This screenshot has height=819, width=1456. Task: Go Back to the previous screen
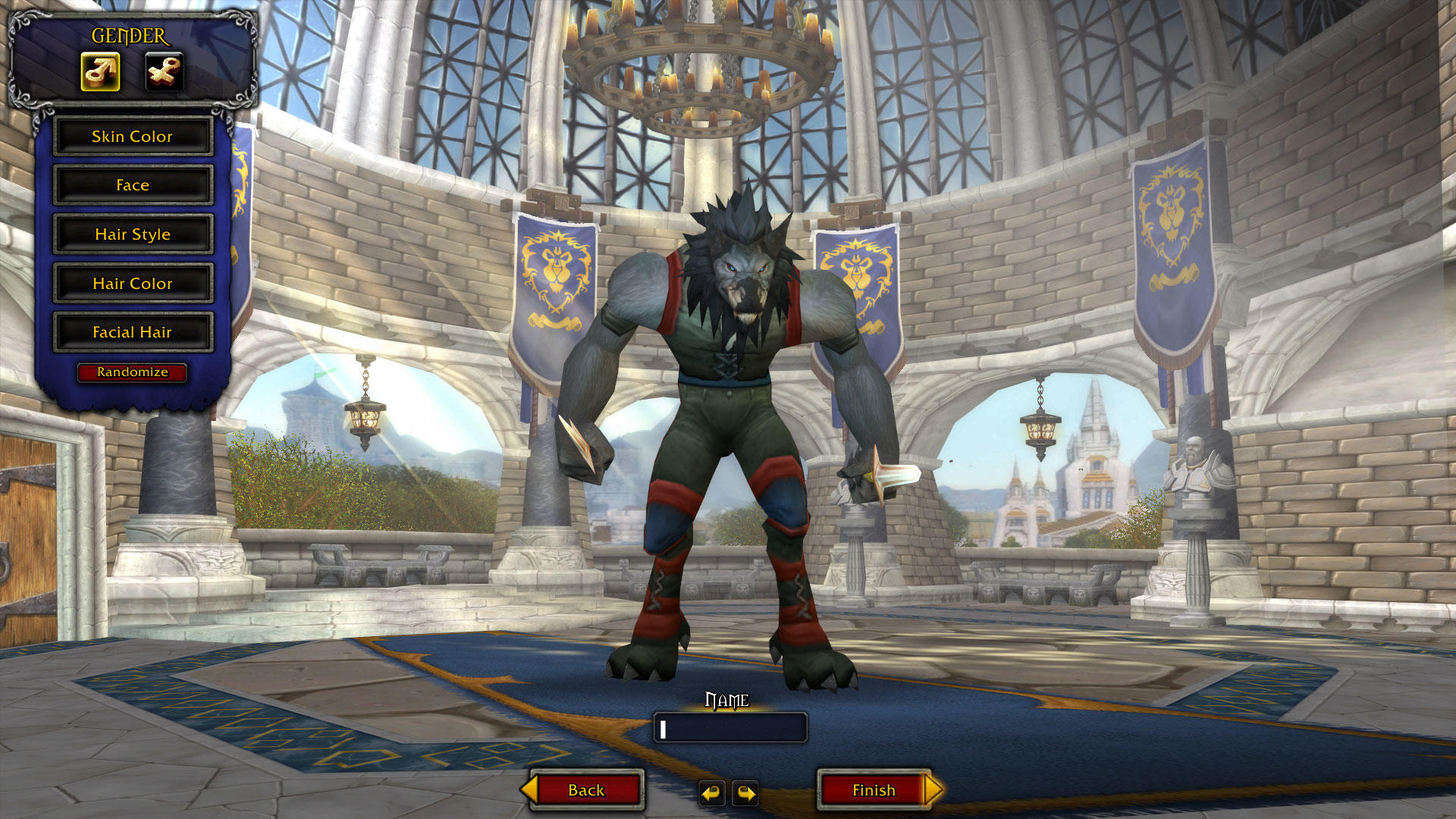click(x=586, y=790)
